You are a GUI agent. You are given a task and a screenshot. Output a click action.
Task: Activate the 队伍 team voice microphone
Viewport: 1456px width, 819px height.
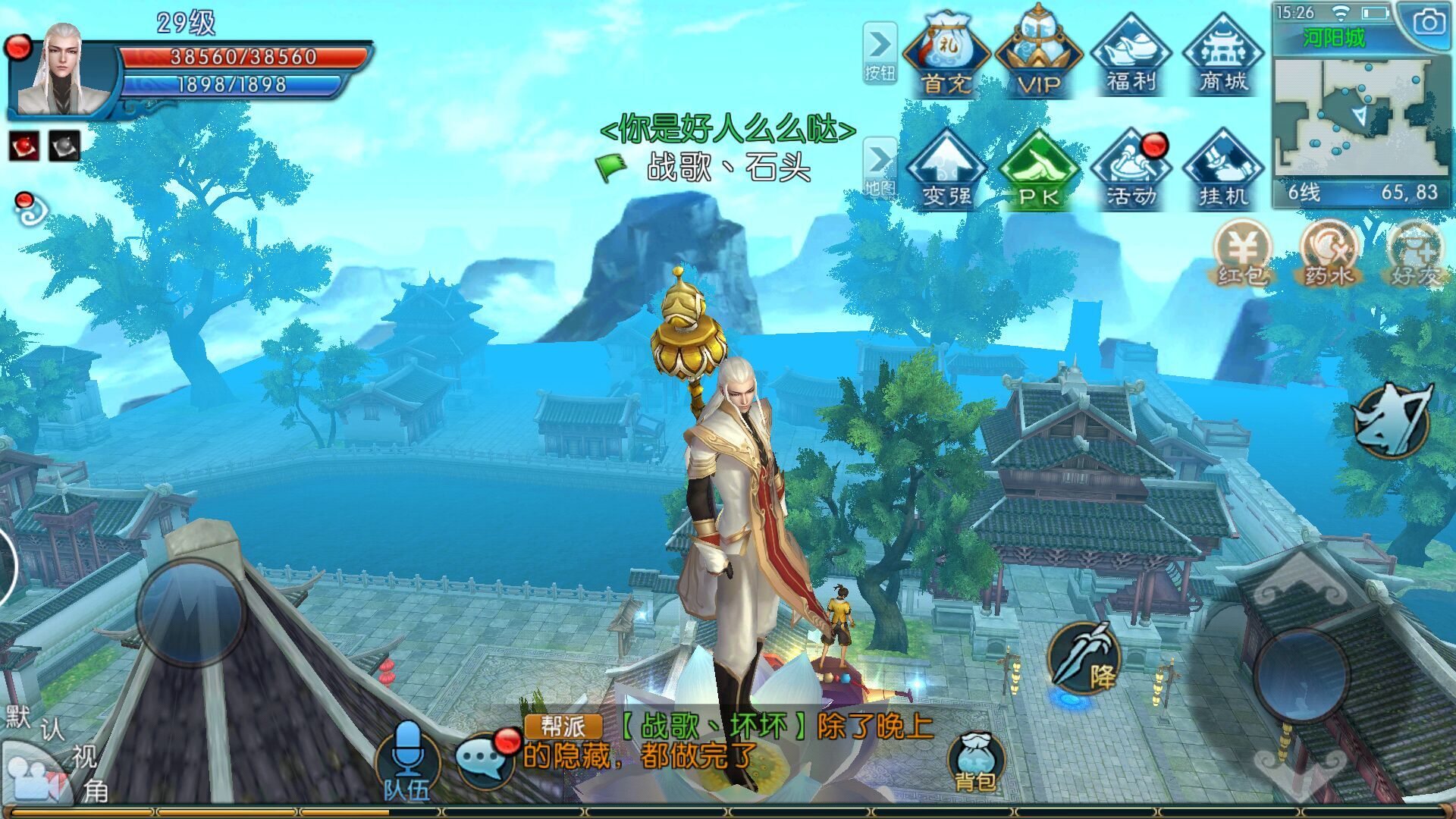[x=407, y=760]
